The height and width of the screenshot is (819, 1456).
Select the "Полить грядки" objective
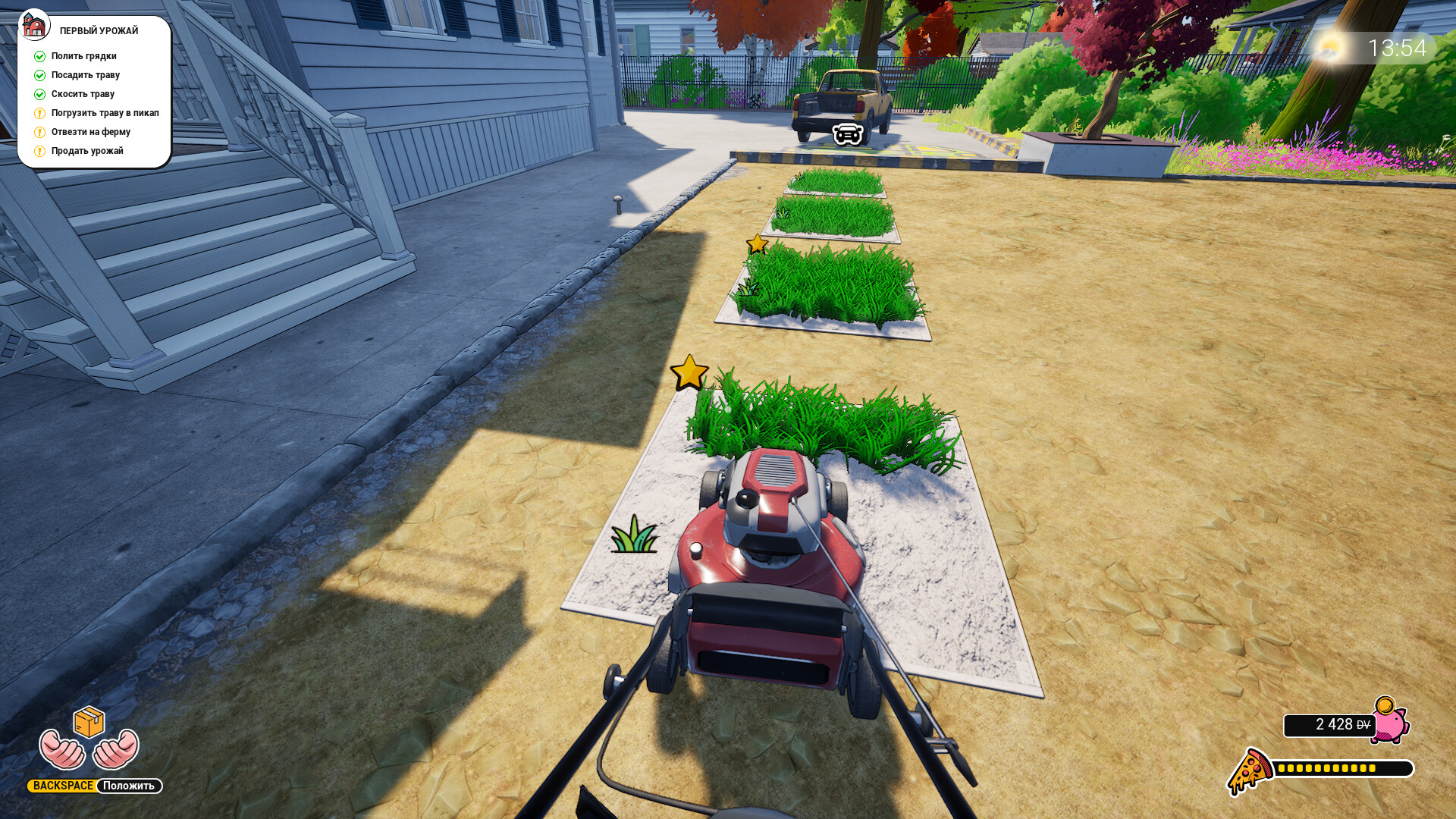pyautogui.click(x=83, y=56)
